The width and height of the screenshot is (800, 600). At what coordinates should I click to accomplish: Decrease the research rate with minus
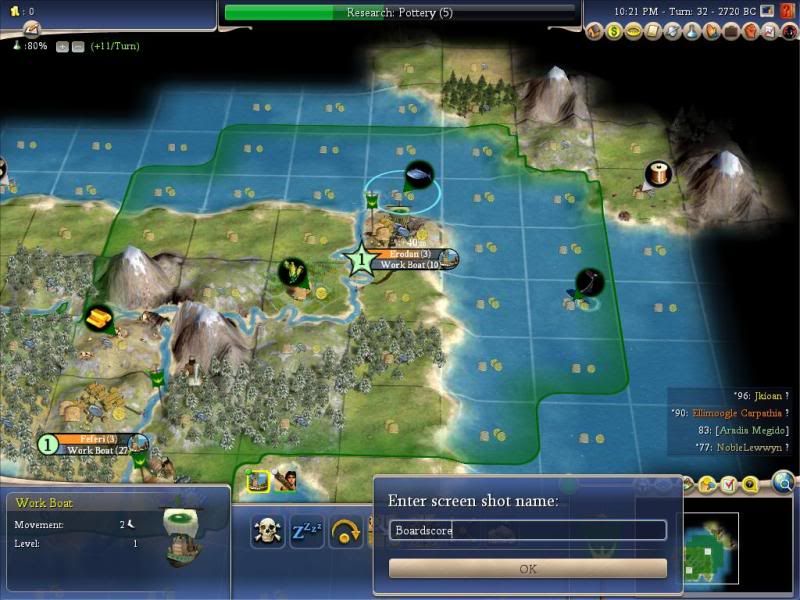76,46
